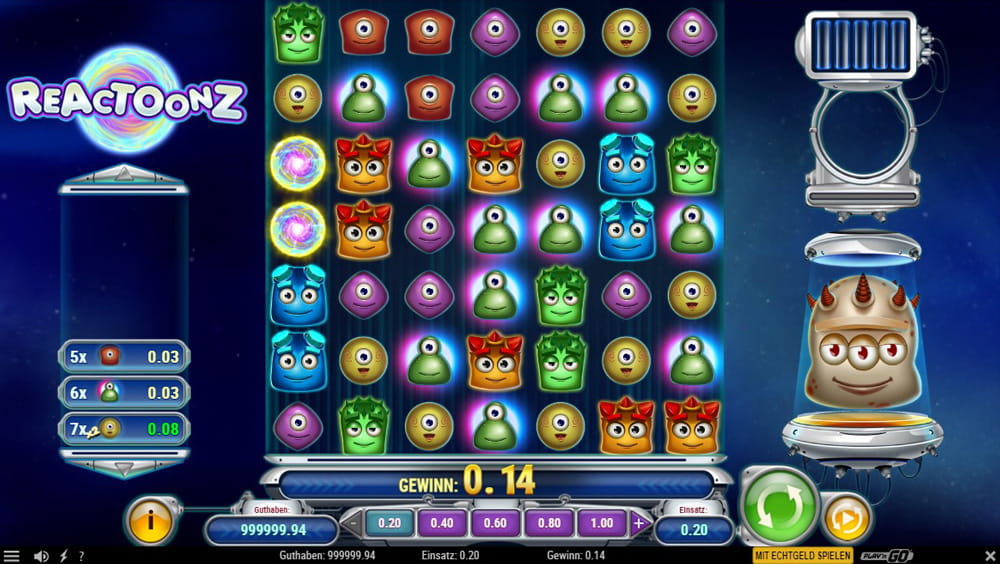Toggle the lightning bolt fast-play option
Viewport: 1000px width, 564px height.
64,556
